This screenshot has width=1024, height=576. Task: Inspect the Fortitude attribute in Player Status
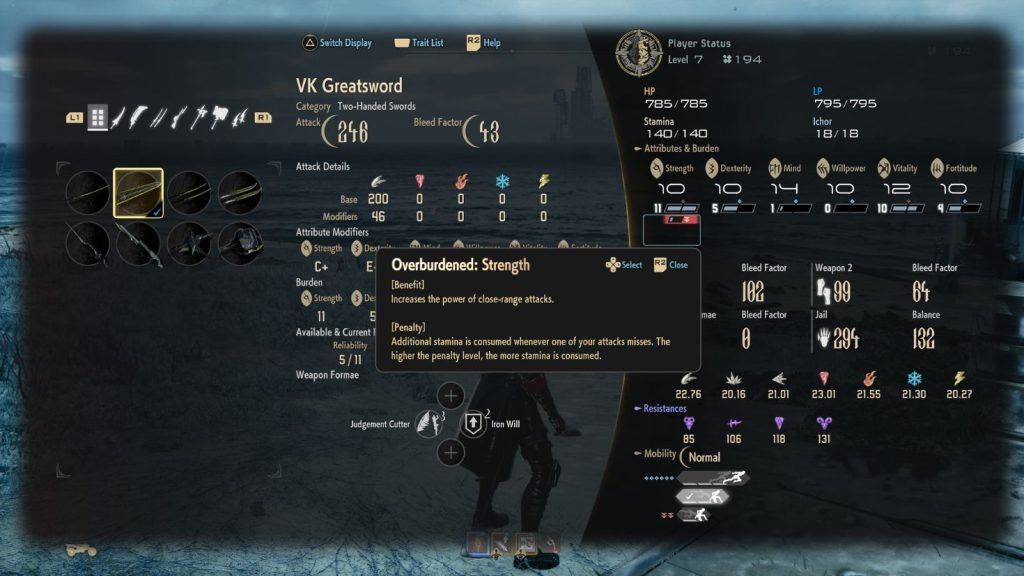938,168
